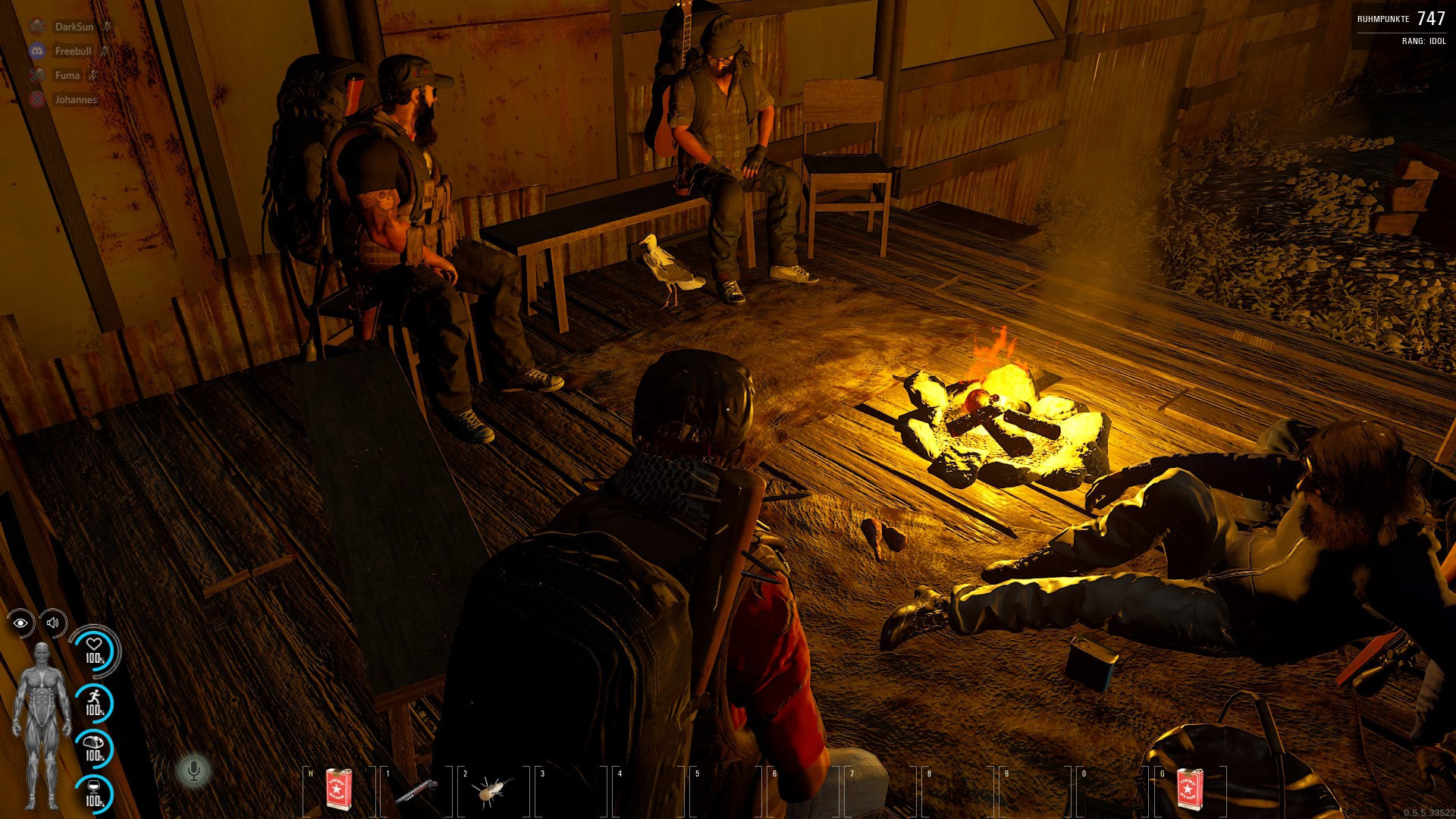The width and height of the screenshot is (1456, 819).
Task: Select the spiked club in slot 2
Action: [x=493, y=790]
